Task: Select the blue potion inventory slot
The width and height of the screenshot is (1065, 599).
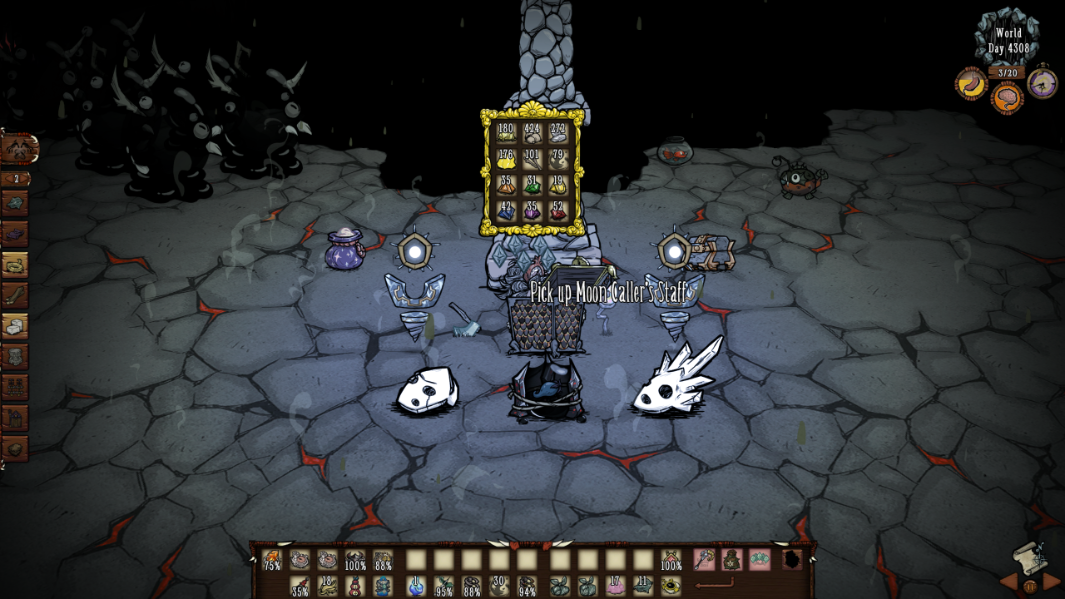Action: coord(416,586)
